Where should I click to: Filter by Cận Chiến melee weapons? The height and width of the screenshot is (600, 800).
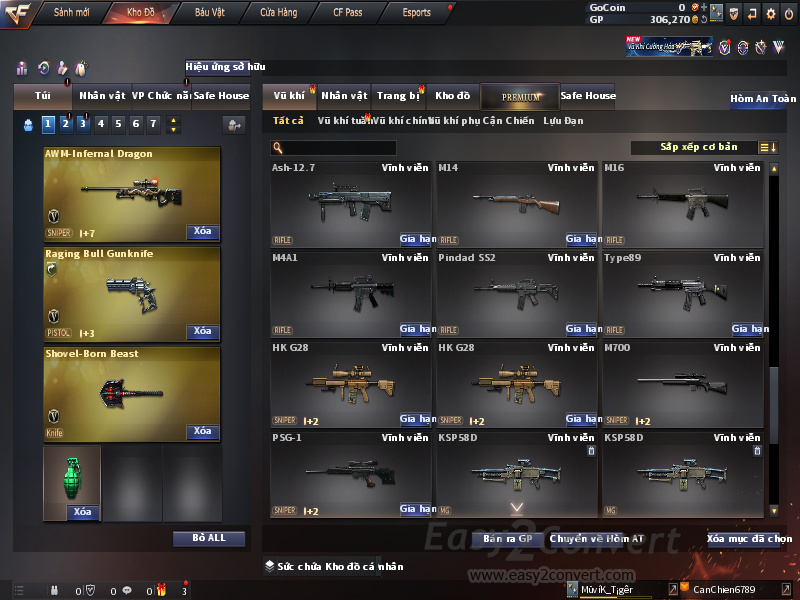coord(508,121)
